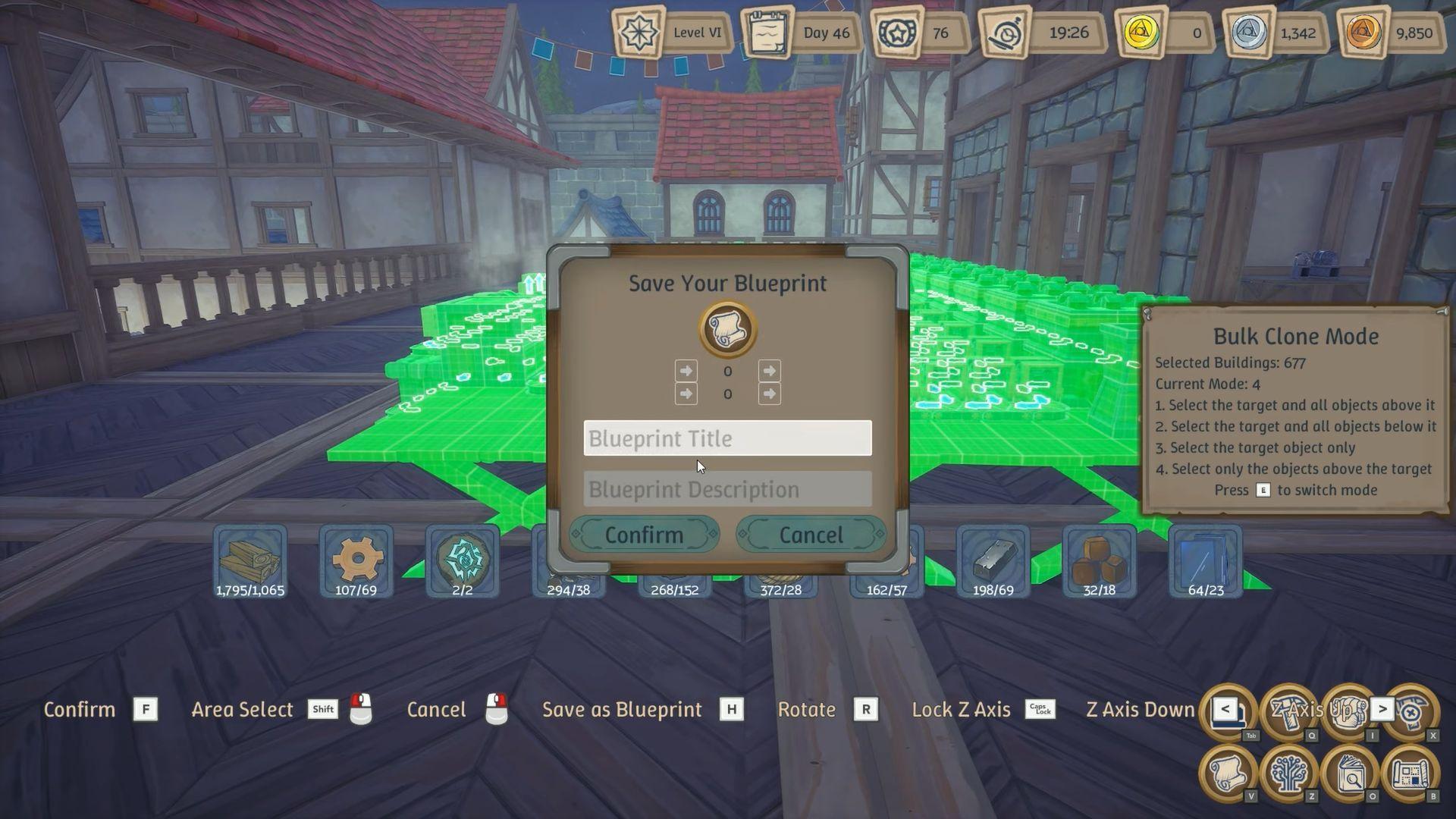The image size is (1456, 819).
Task: Select the wood planks resource slot
Action: click(250, 560)
